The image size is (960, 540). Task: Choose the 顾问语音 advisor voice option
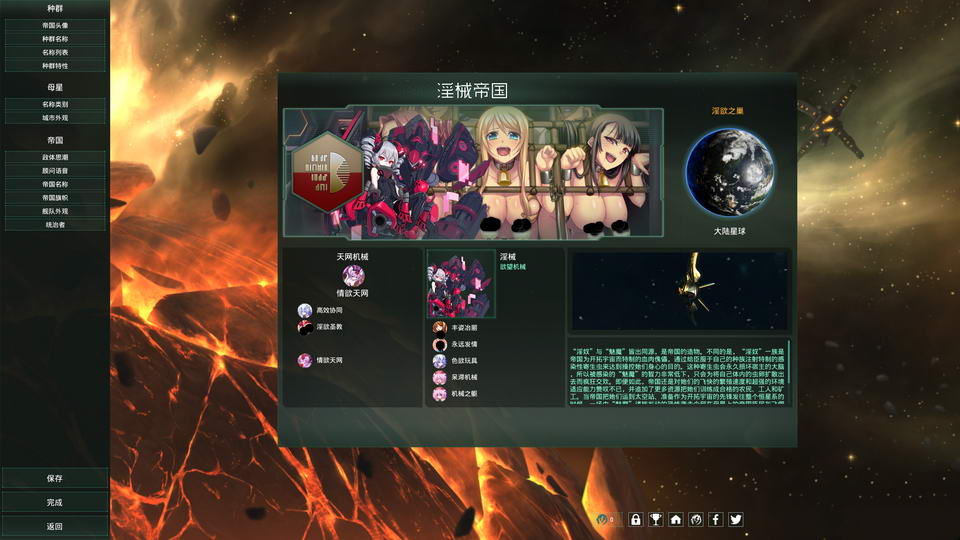tap(55, 171)
